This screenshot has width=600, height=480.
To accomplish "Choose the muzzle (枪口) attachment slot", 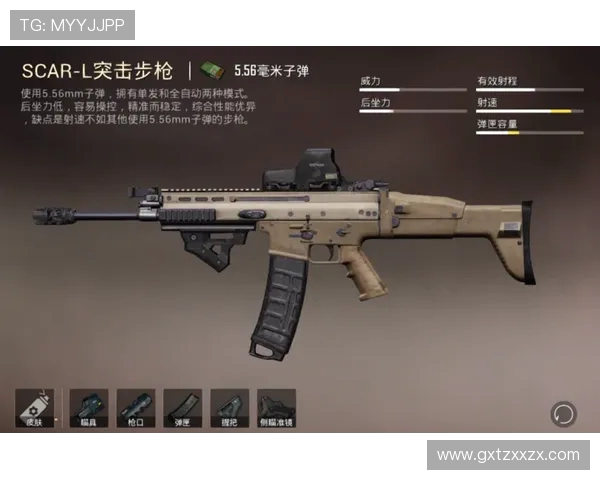I will click(x=135, y=409).
